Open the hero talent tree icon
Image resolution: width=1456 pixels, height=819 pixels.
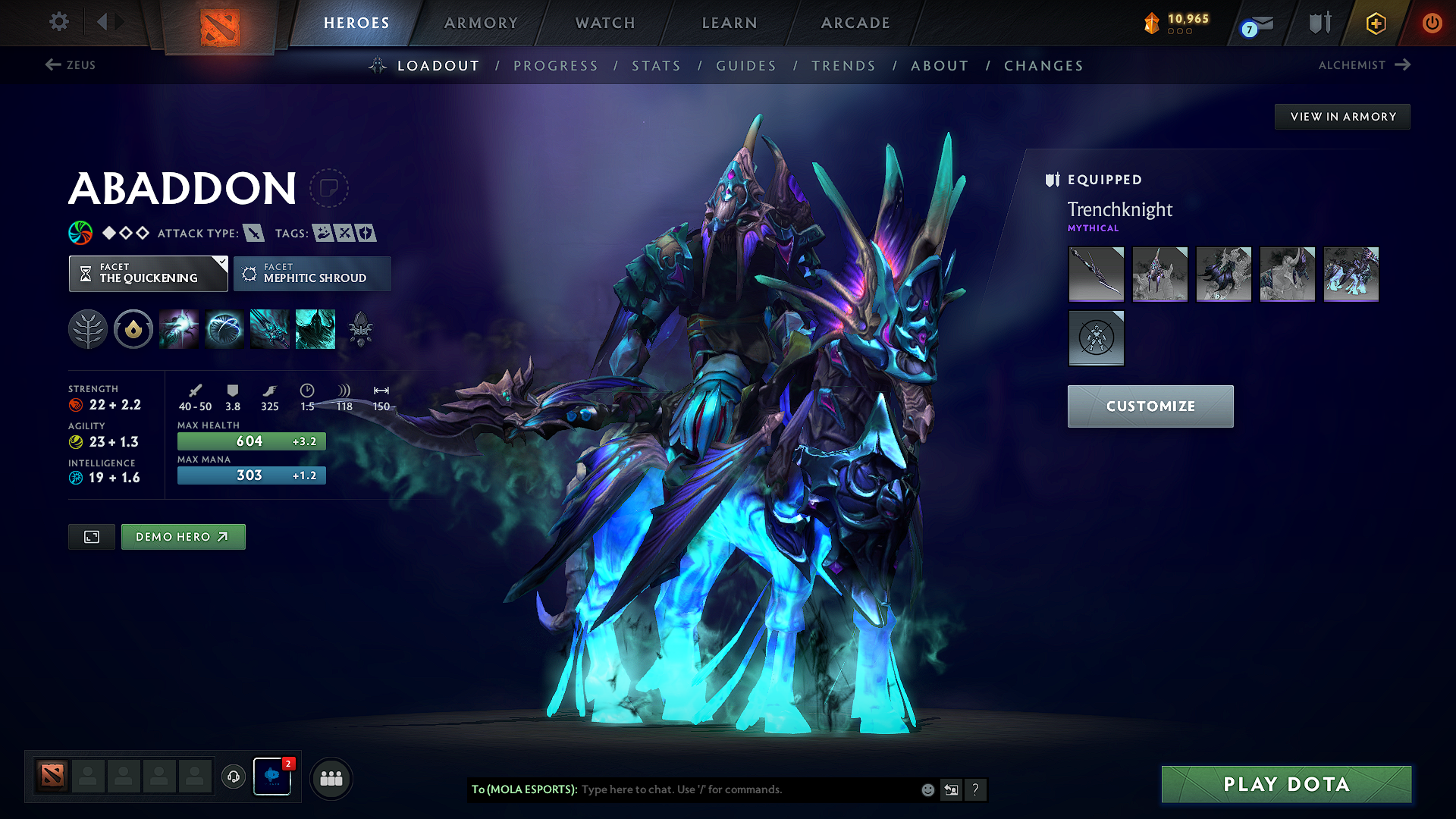(x=87, y=328)
